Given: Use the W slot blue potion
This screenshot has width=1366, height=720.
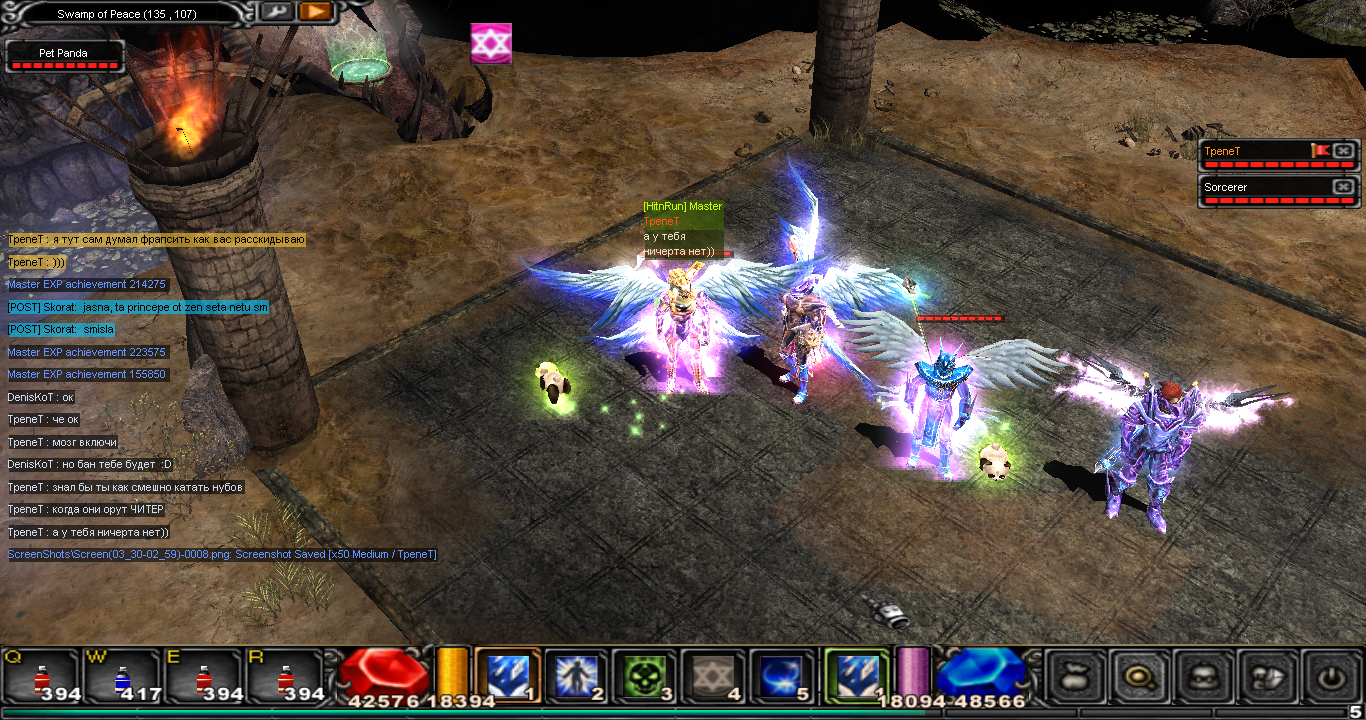Looking at the screenshot, I should point(122,675).
